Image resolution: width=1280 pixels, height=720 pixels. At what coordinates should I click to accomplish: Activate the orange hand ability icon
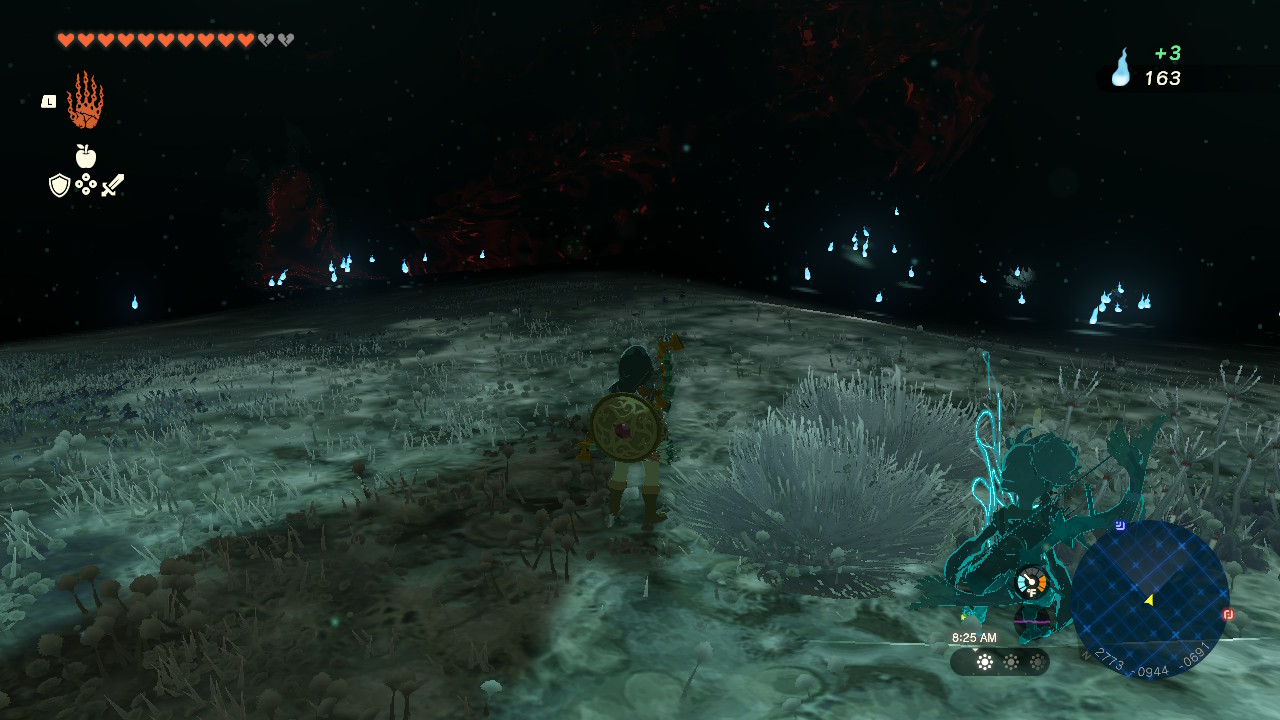[x=85, y=100]
